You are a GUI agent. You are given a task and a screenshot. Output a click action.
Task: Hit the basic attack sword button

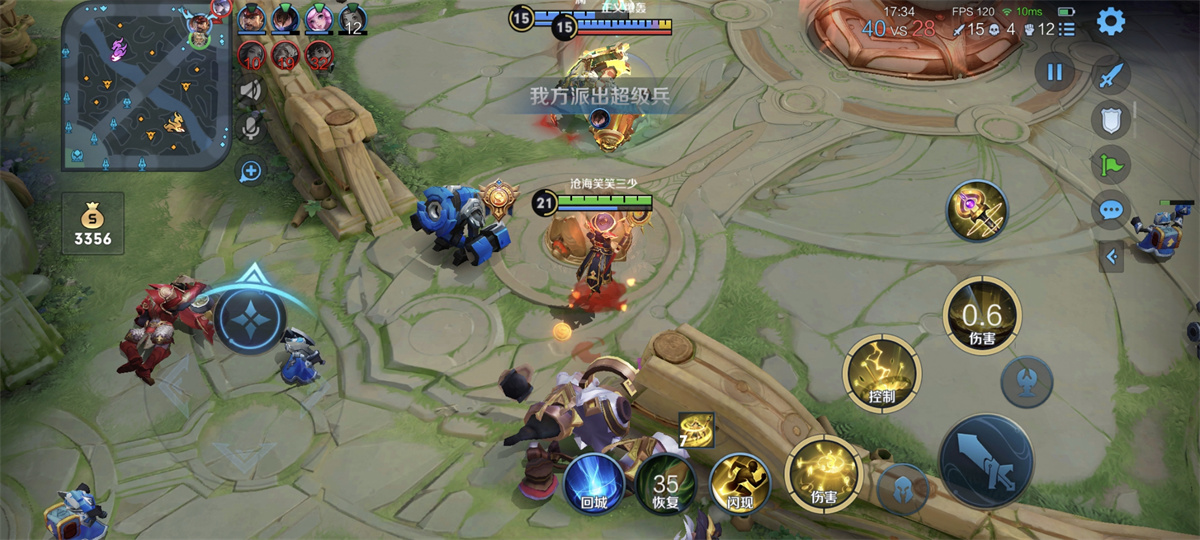985,462
